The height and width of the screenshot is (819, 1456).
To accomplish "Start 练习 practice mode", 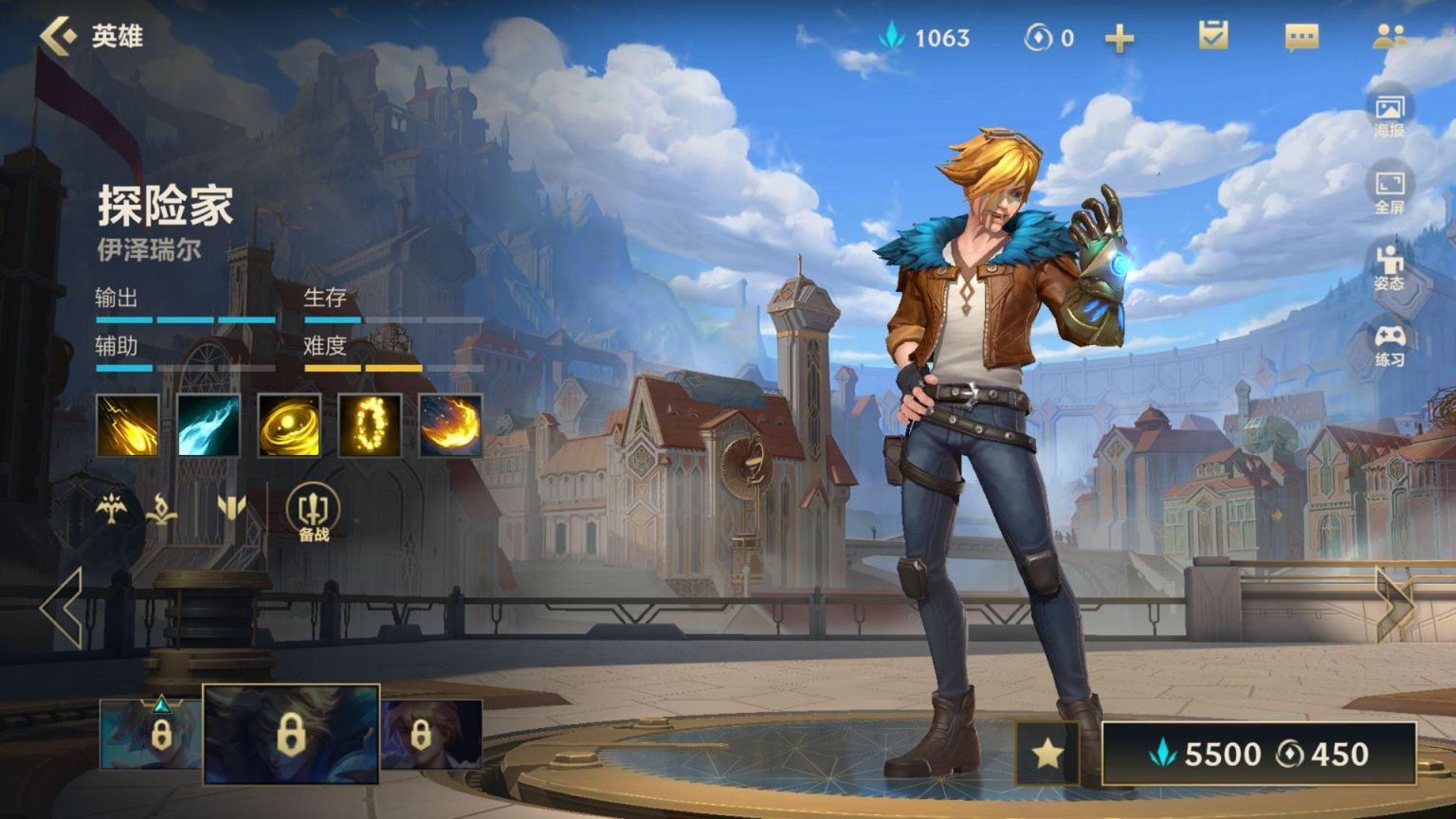I will (1390, 344).
